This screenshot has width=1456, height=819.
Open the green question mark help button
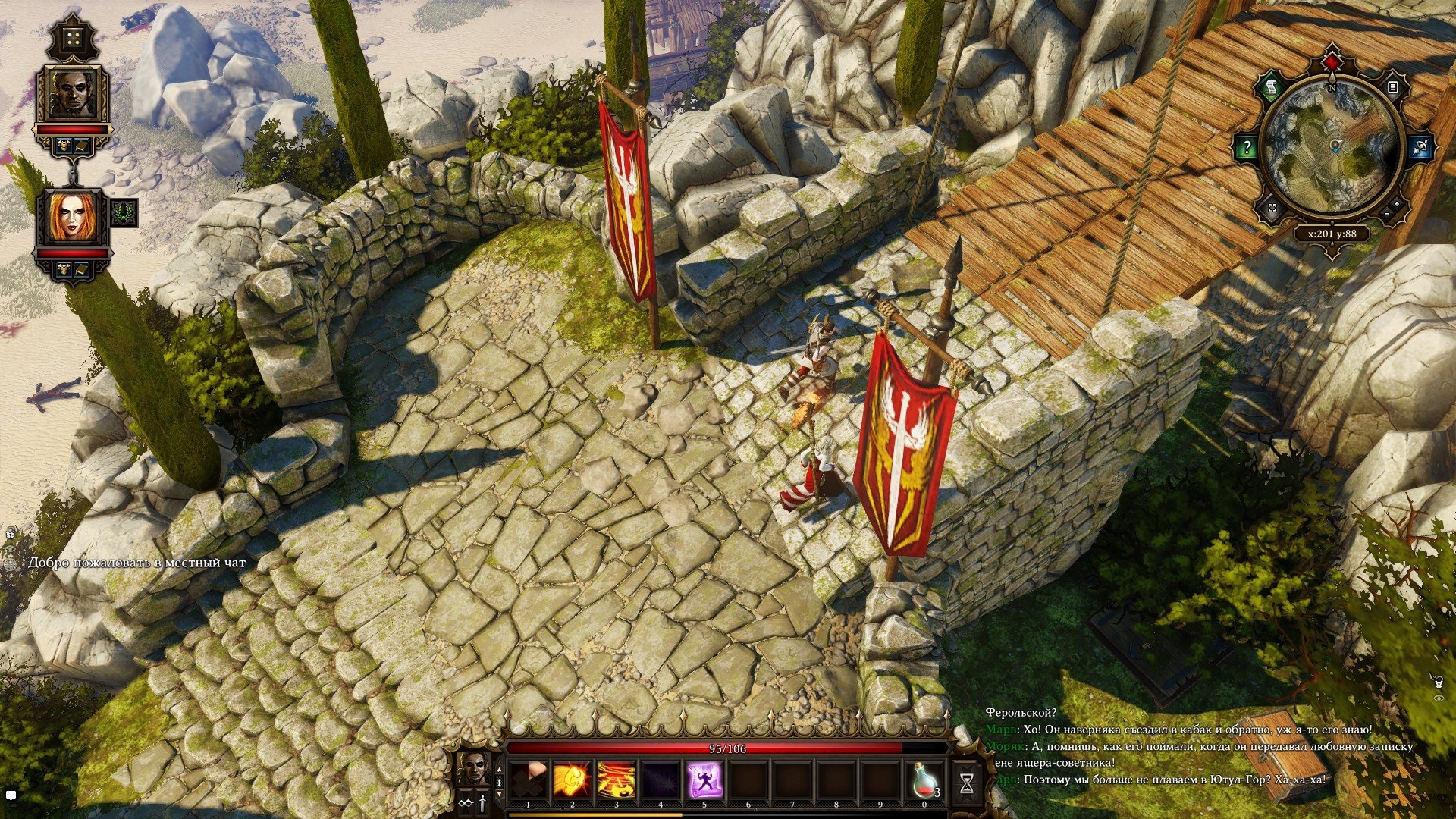(x=1246, y=147)
